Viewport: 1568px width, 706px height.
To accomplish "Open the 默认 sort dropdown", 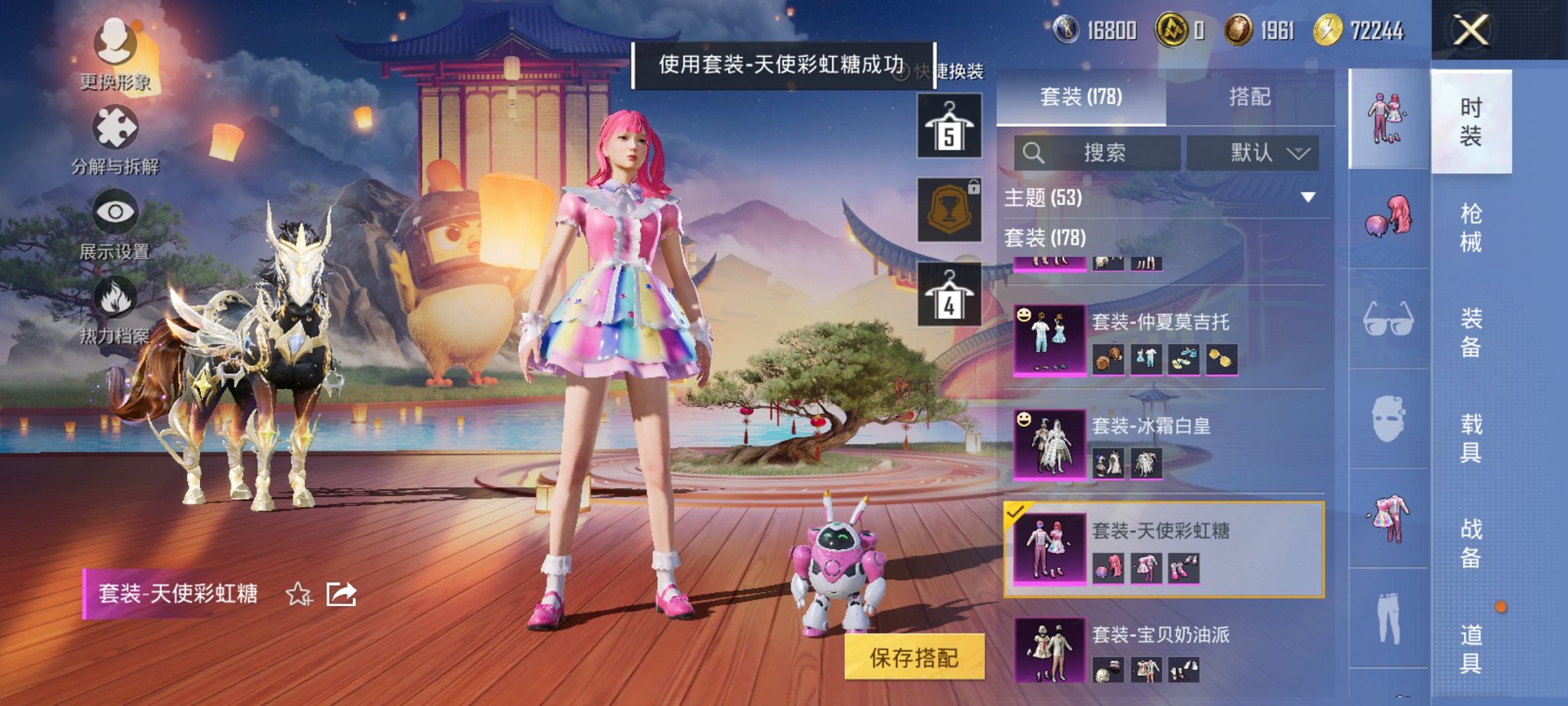I will click(1257, 152).
